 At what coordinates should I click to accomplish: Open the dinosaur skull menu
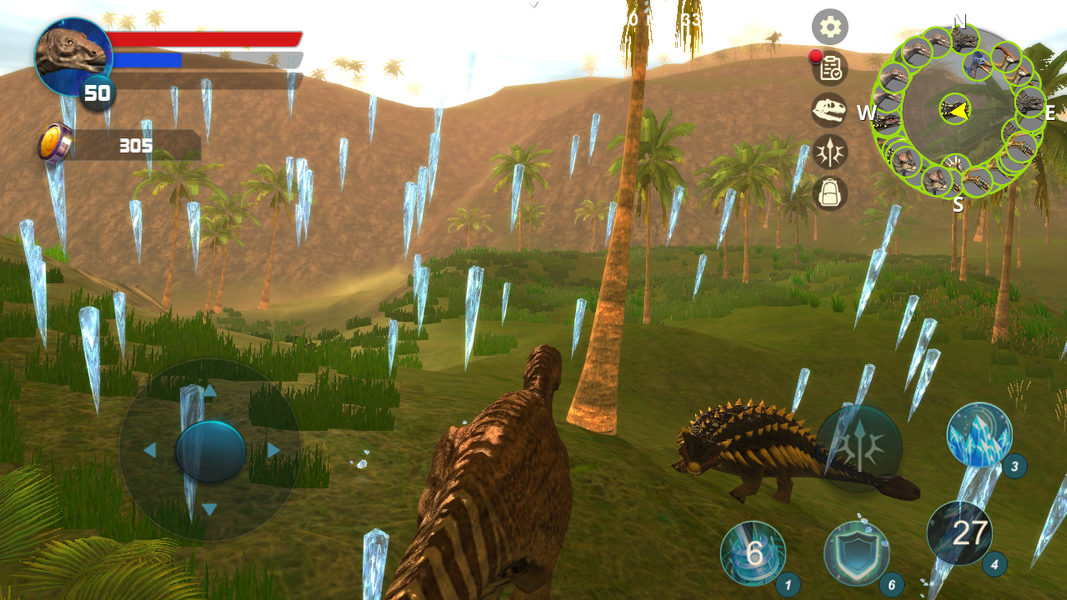click(x=829, y=110)
